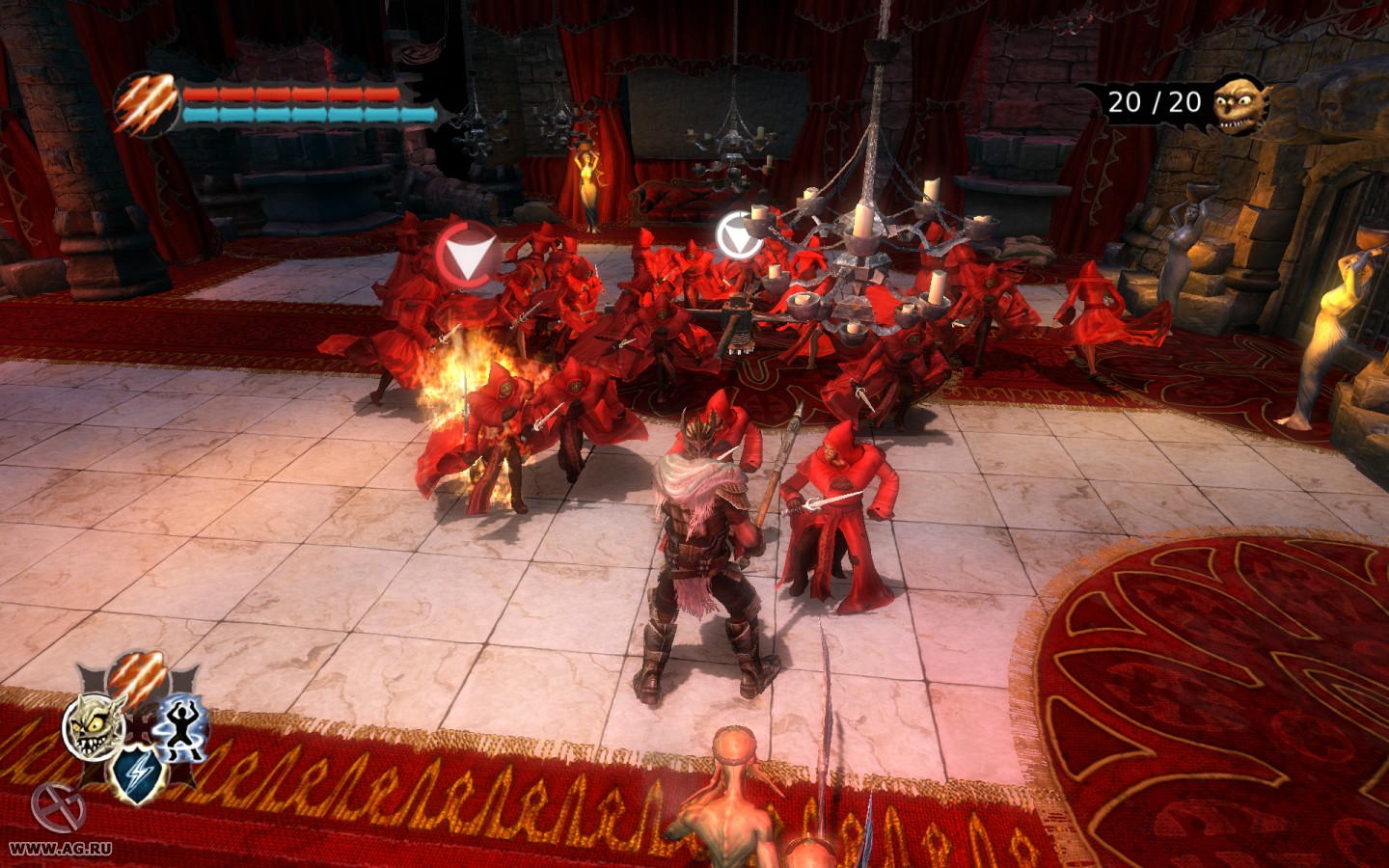Select the claw slash icon in spell wheel
This screenshot has height=868, width=1389.
(137, 678)
